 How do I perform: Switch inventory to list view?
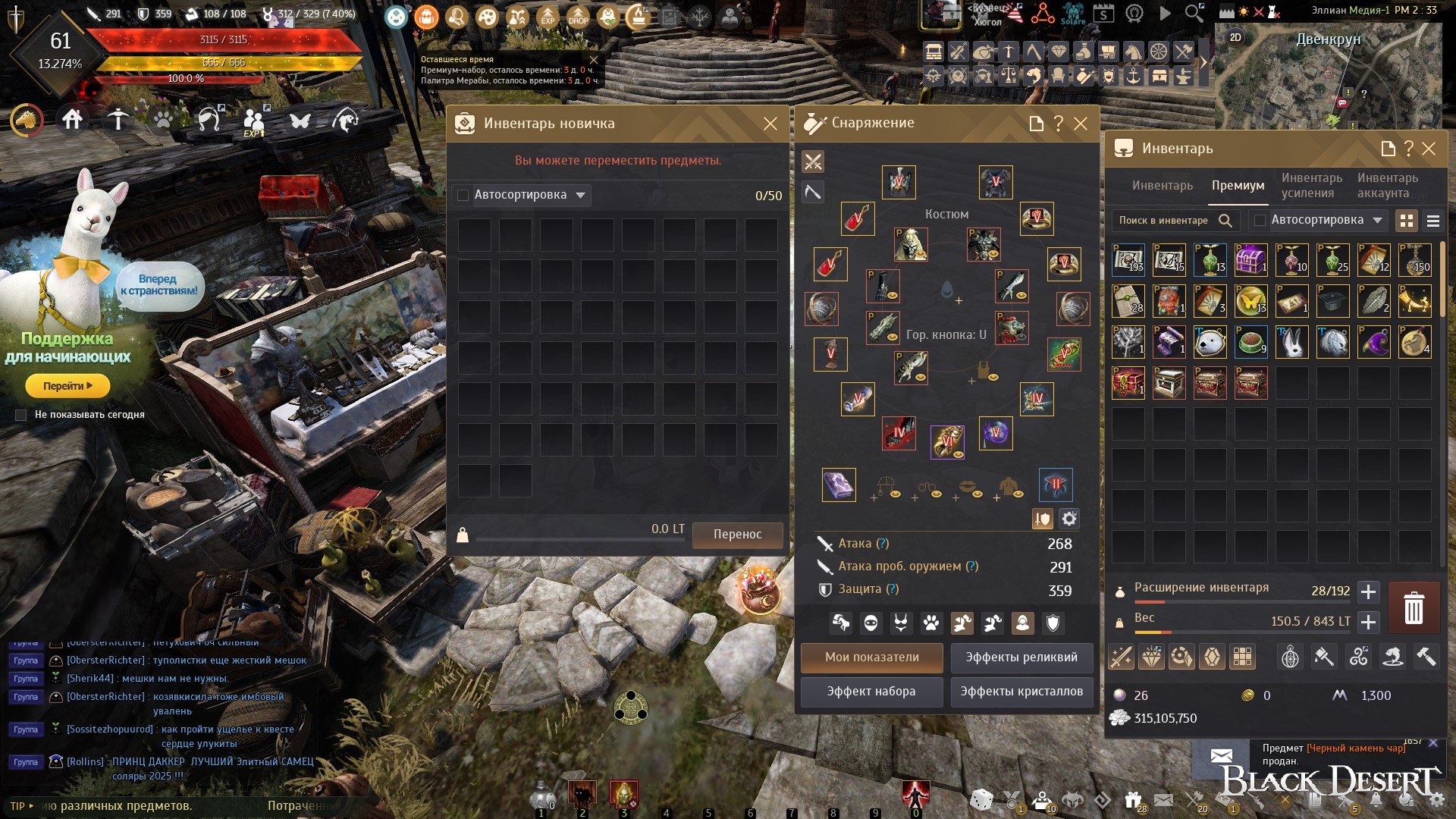pos(1432,221)
